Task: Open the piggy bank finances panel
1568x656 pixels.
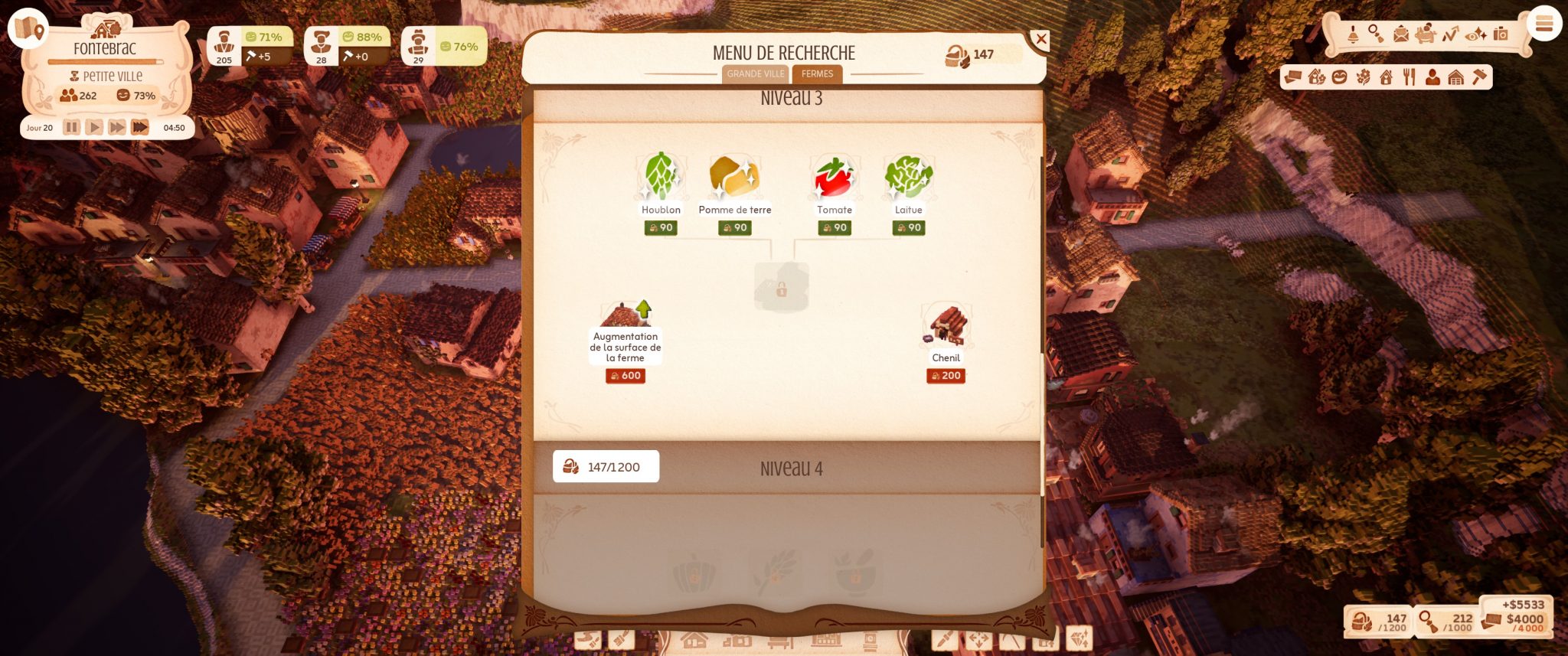Action: point(1425,34)
